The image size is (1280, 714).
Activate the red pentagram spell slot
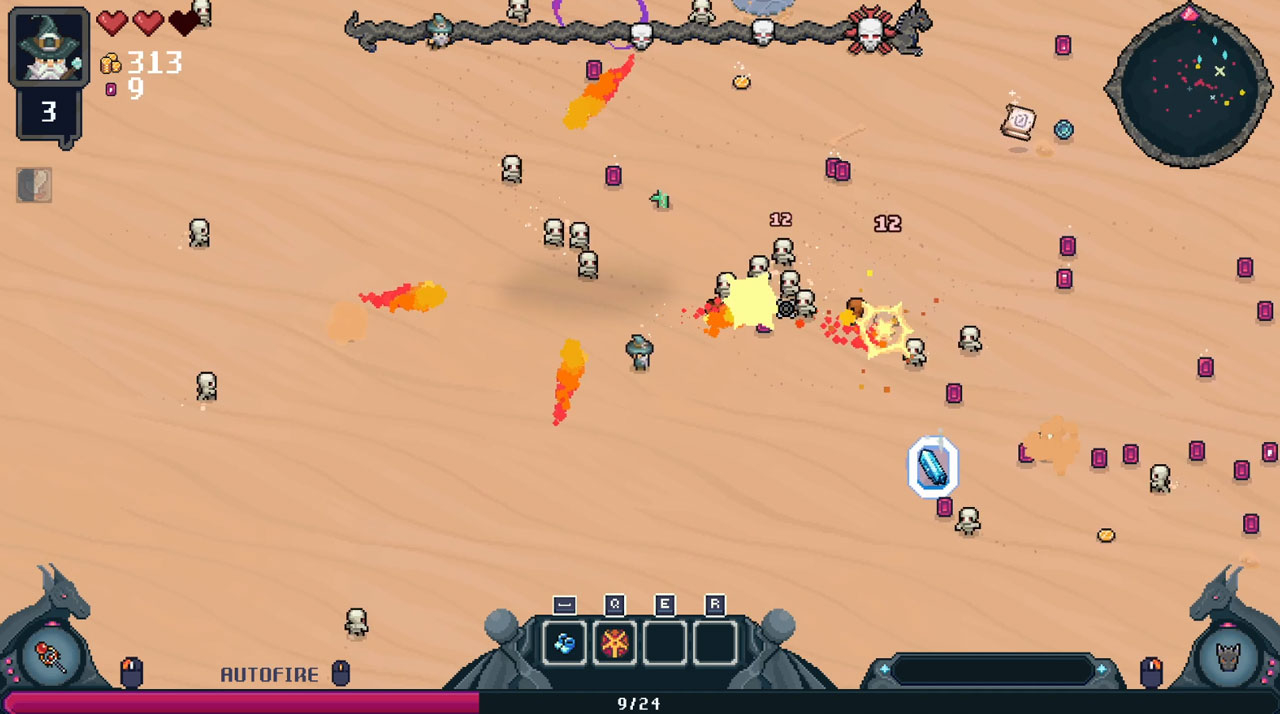click(x=614, y=643)
